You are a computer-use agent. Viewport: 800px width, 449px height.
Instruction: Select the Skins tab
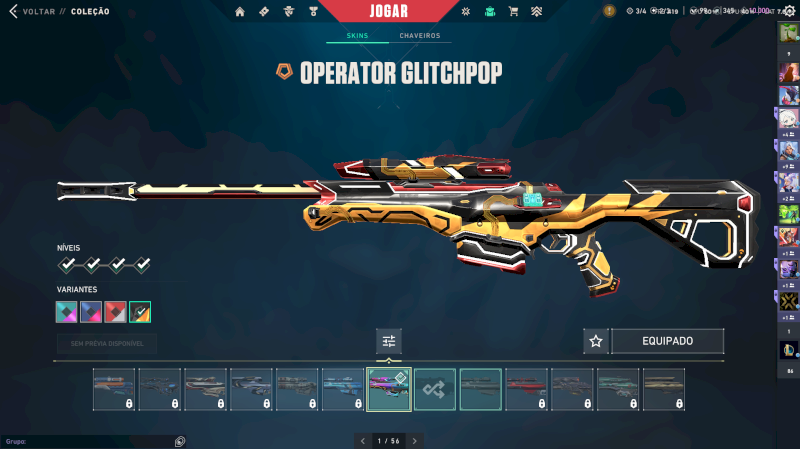coord(357,36)
